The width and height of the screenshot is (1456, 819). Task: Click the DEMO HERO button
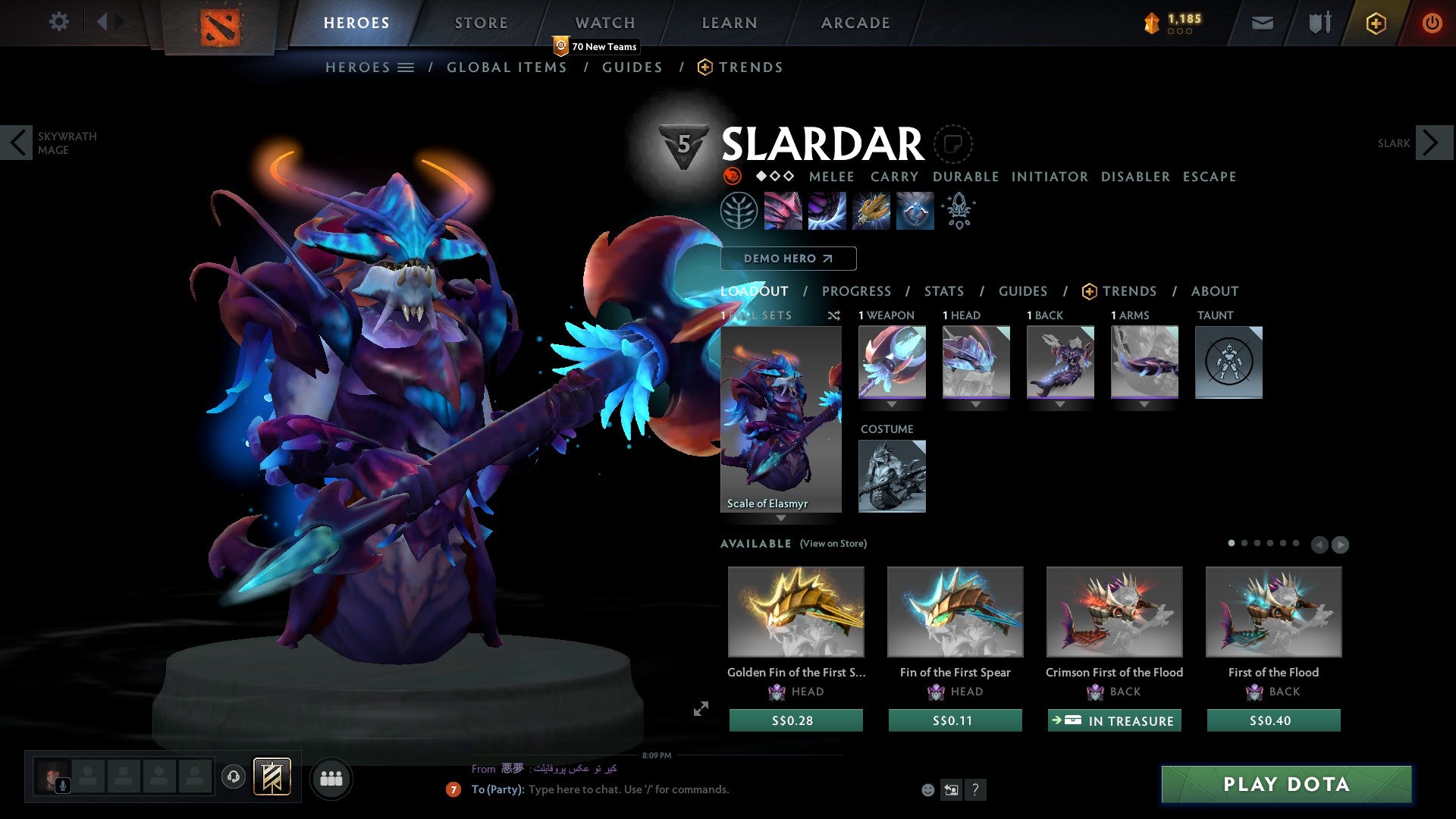789,258
